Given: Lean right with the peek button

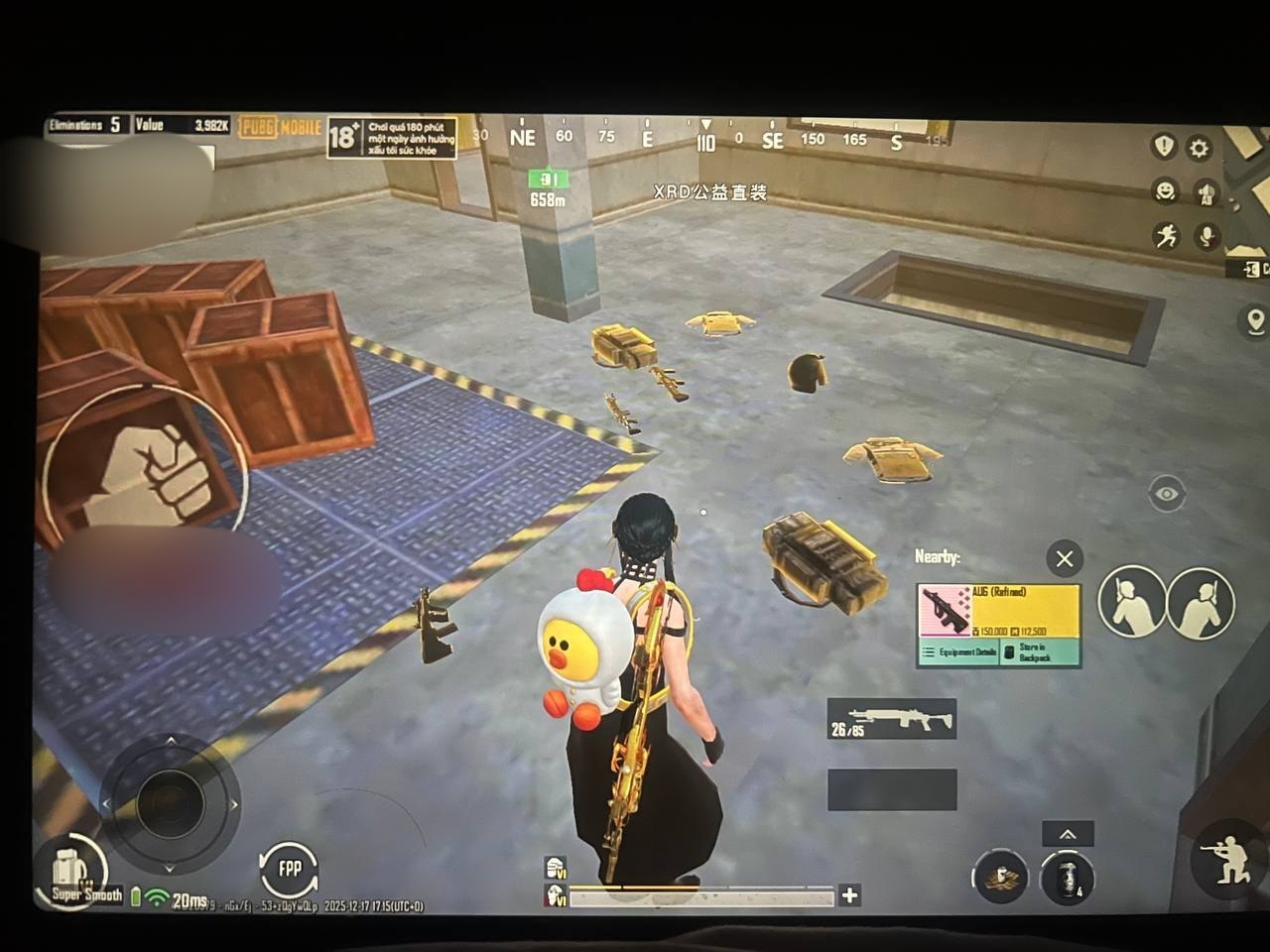Looking at the screenshot, I should click(x=1200, y=602).
